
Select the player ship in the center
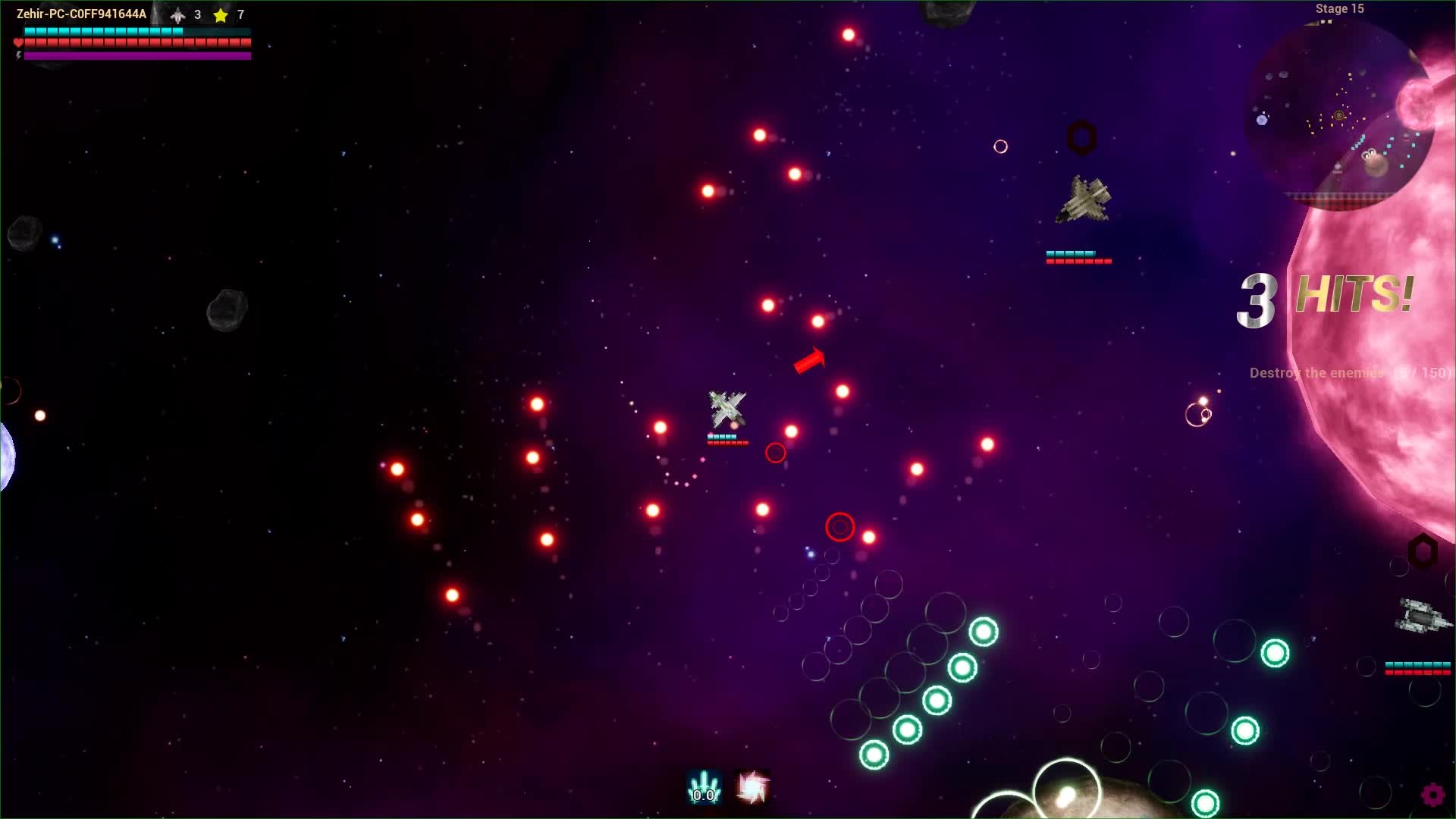[726, 408]
